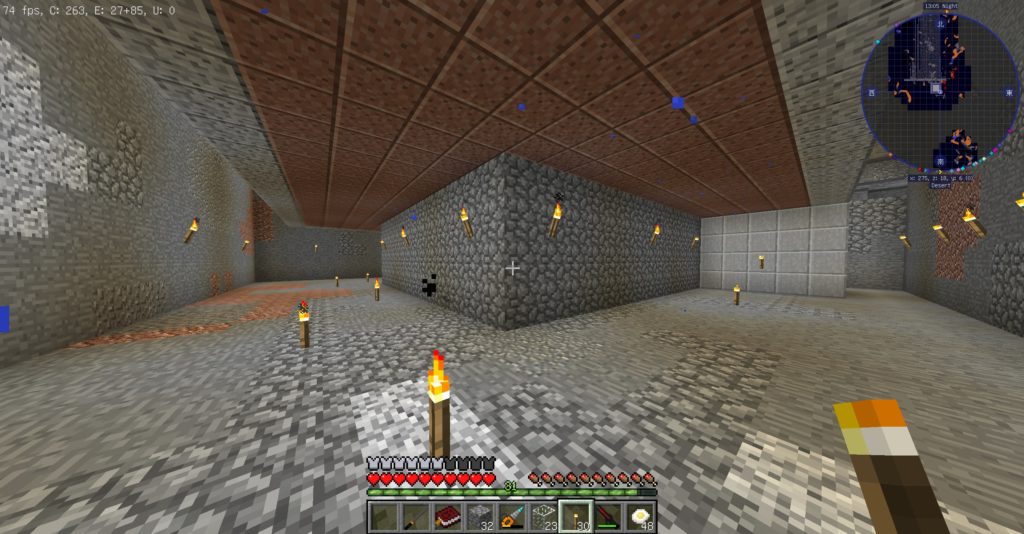
Task: Select the red book hotbar slot
Action: pyautogui.click(x=448, y=517)
